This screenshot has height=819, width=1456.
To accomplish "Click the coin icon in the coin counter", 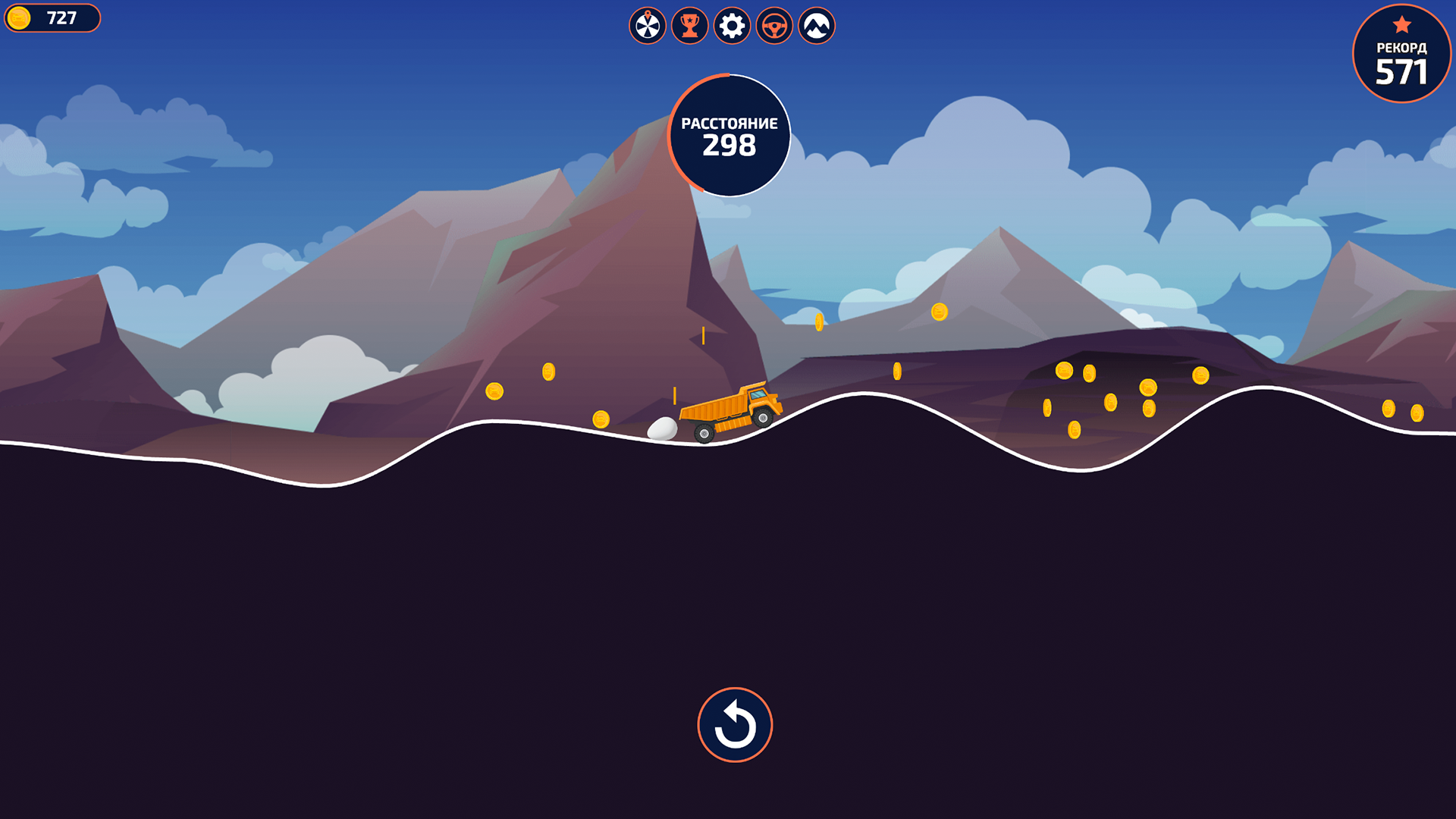I will point(20,17).
